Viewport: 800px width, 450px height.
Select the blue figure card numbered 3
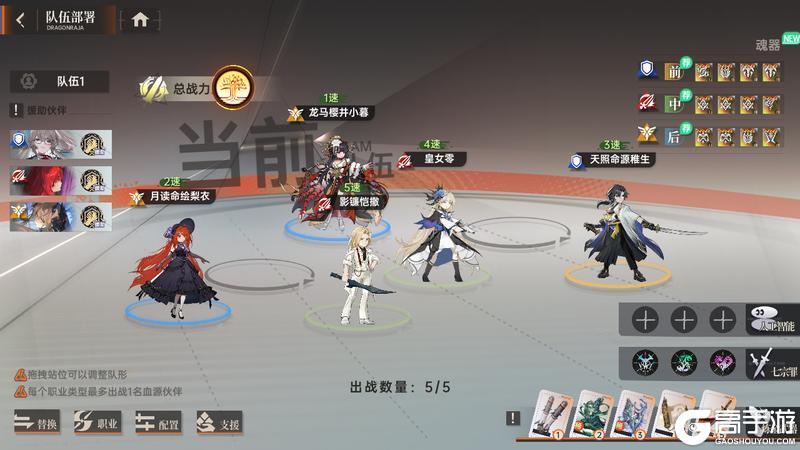[x=634, y=414]
